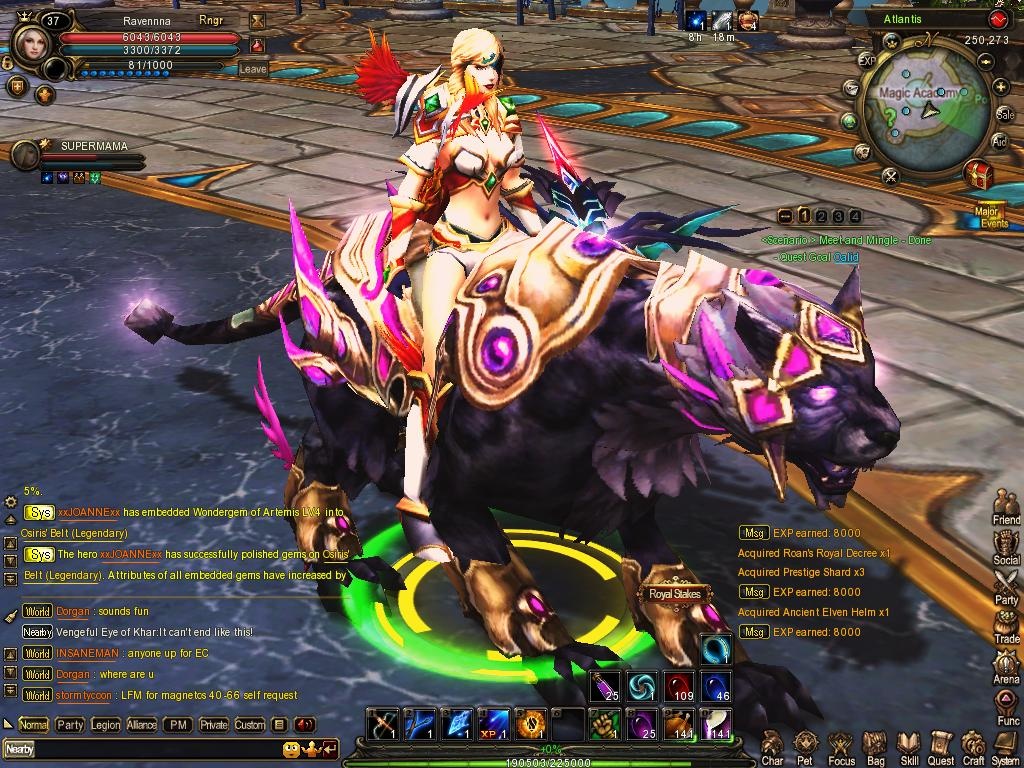Switch chat to the Party tab
The height and width of the screenshot is (768, 1024).
(69, 725)
